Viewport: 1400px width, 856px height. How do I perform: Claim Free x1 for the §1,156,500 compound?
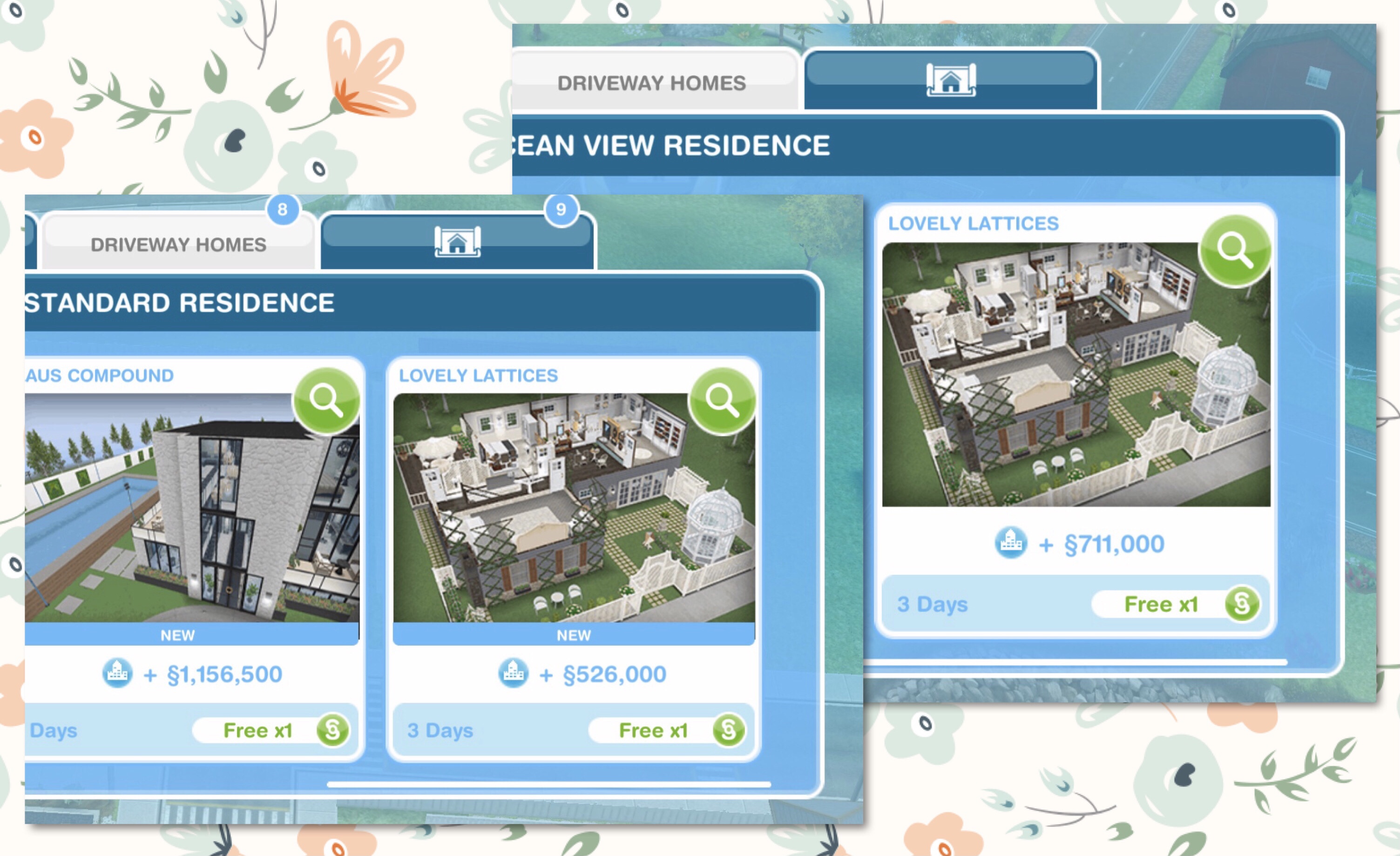(271, 730)
